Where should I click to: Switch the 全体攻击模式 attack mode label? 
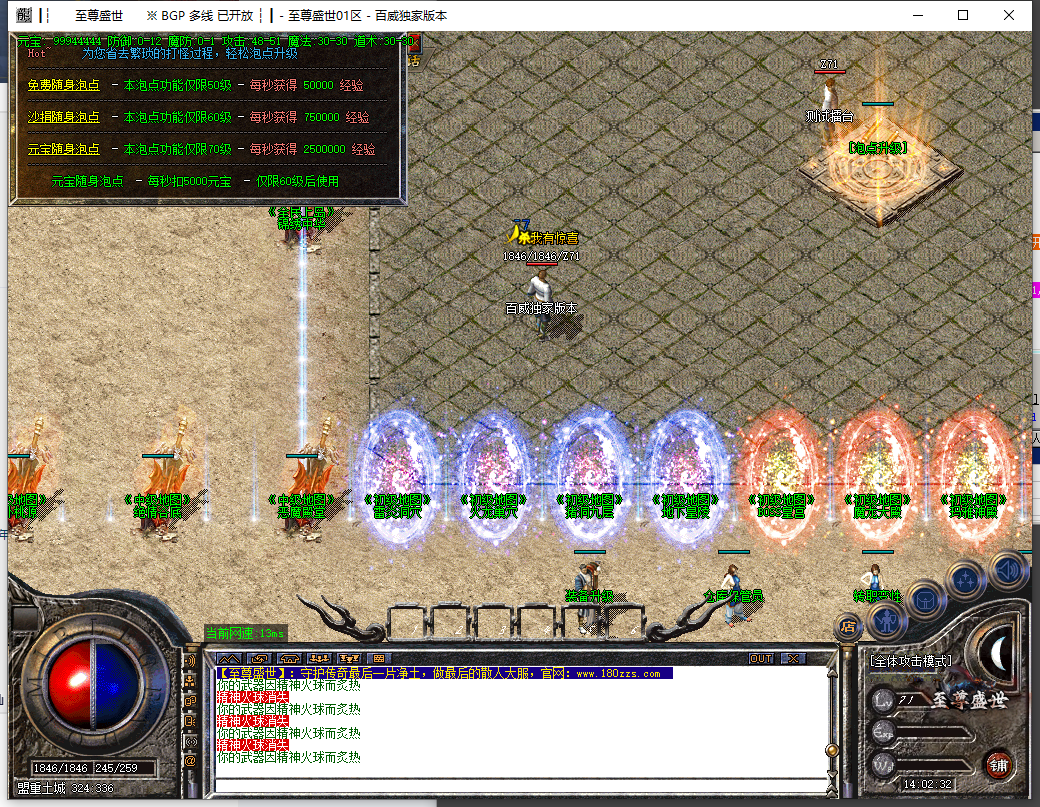(x=911, y=661)
